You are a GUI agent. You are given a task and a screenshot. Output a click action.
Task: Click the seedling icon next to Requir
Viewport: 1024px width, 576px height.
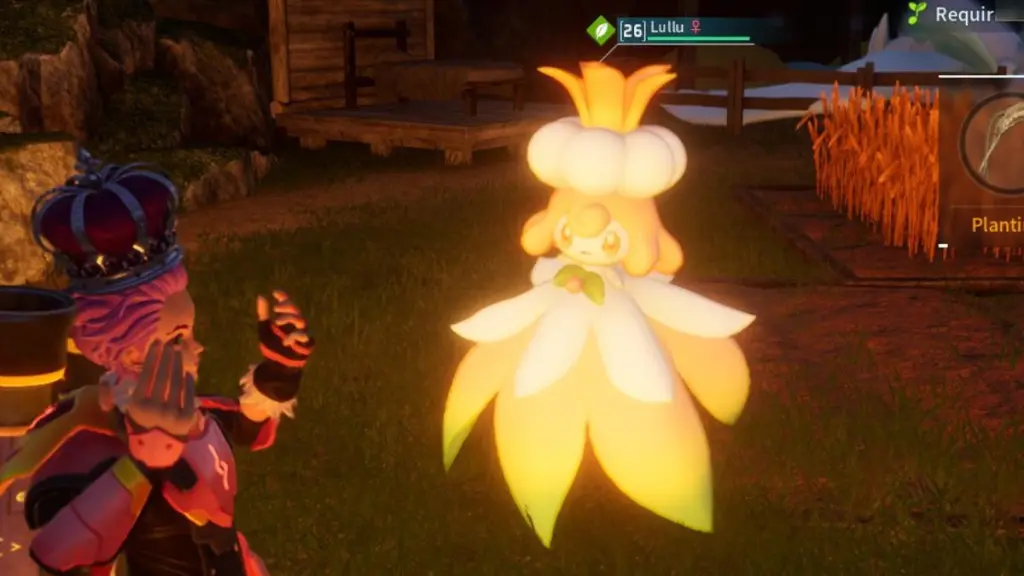point(916,13)
